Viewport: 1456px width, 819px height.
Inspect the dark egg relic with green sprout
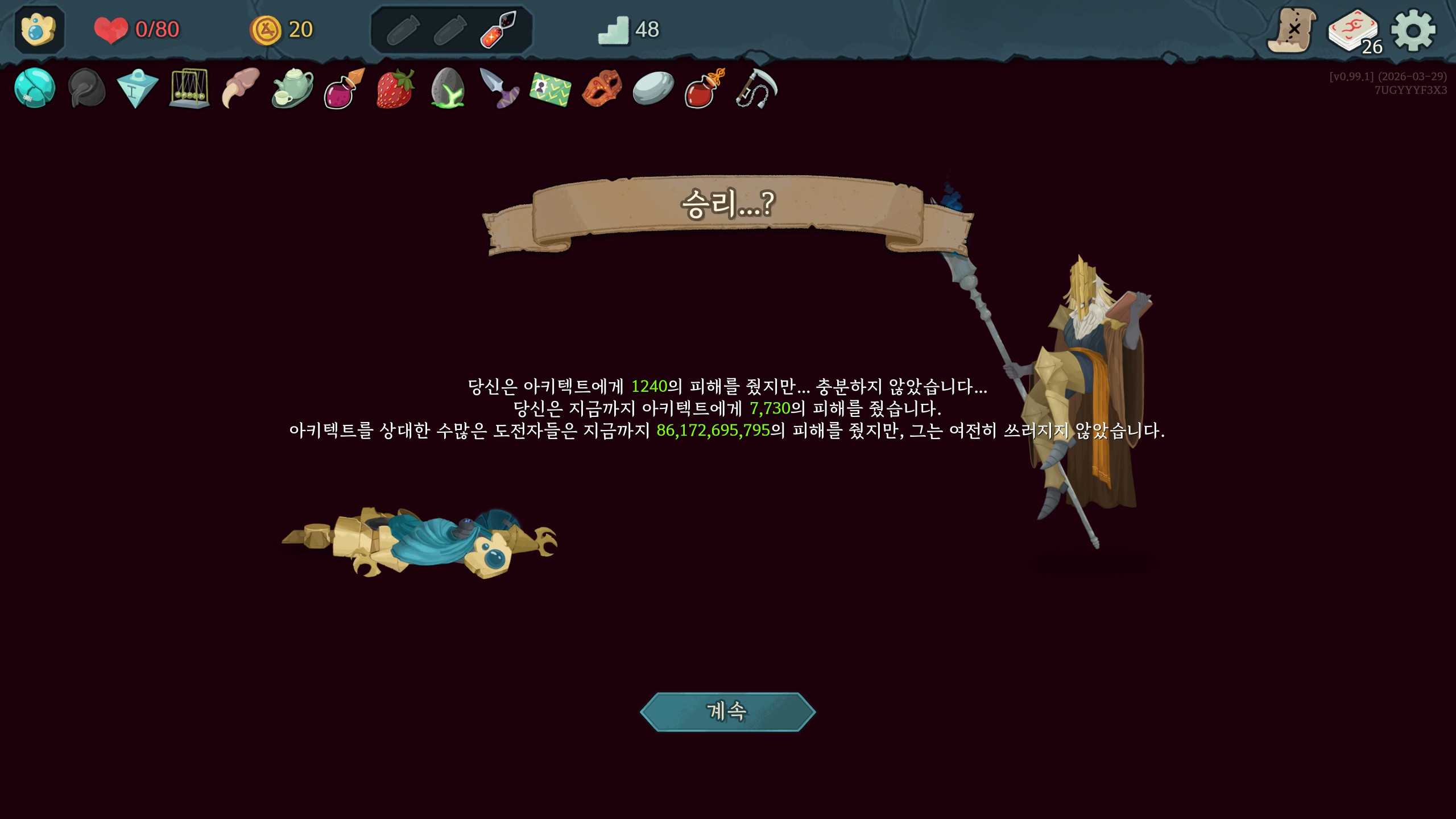tap(448, 89)
